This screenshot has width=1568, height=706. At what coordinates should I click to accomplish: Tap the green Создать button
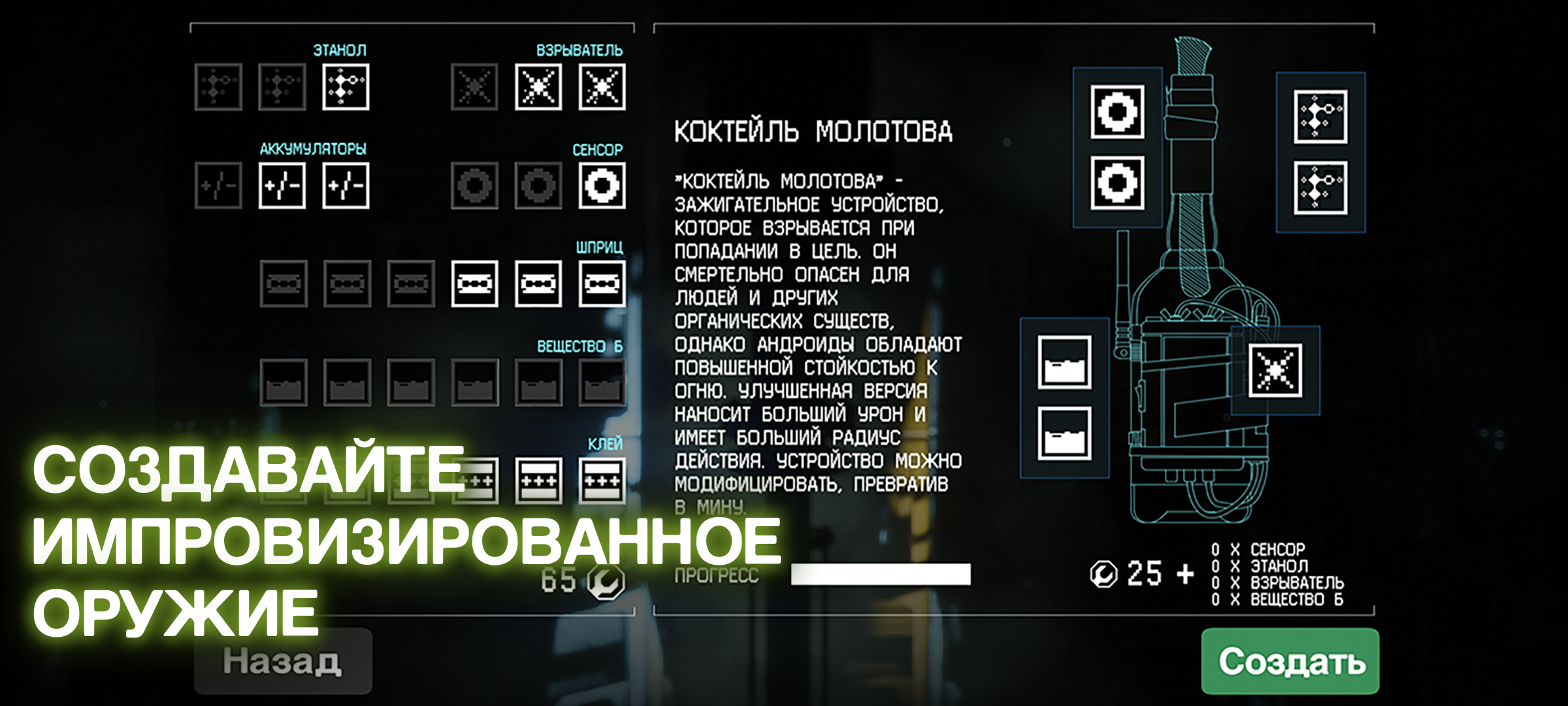[x=1290, y=661]
